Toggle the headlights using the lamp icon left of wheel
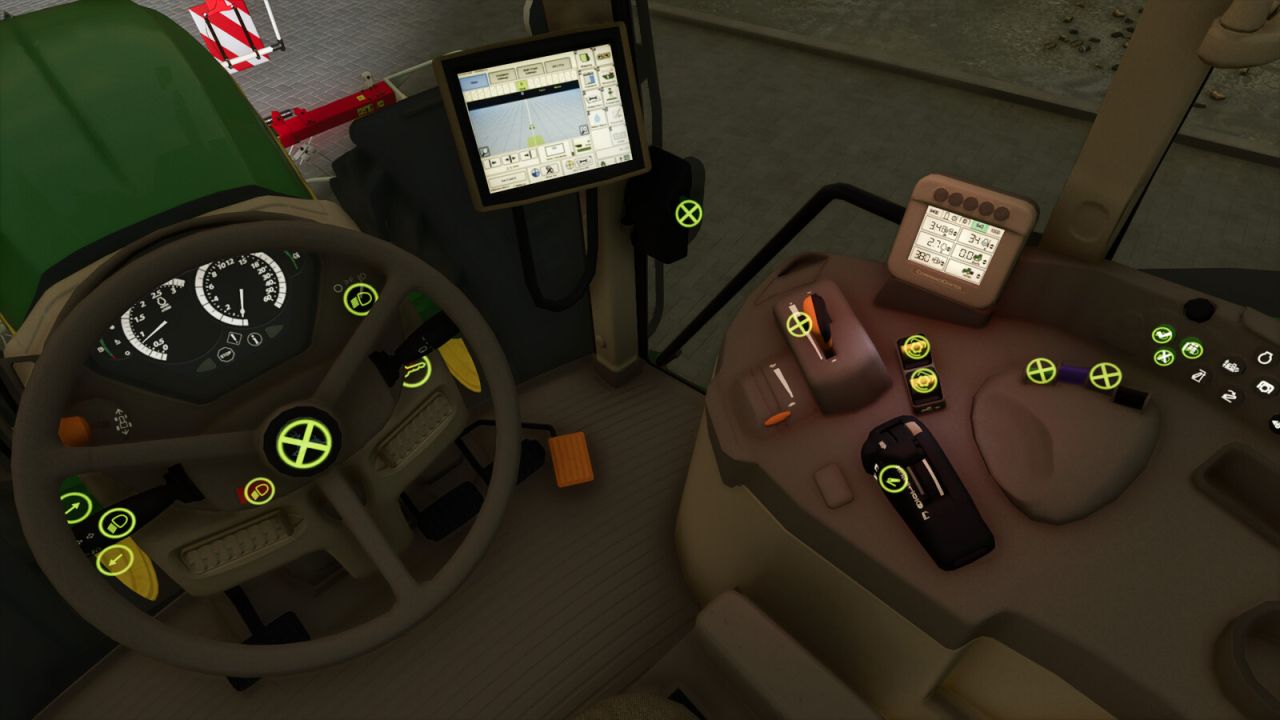 point(116,522)
